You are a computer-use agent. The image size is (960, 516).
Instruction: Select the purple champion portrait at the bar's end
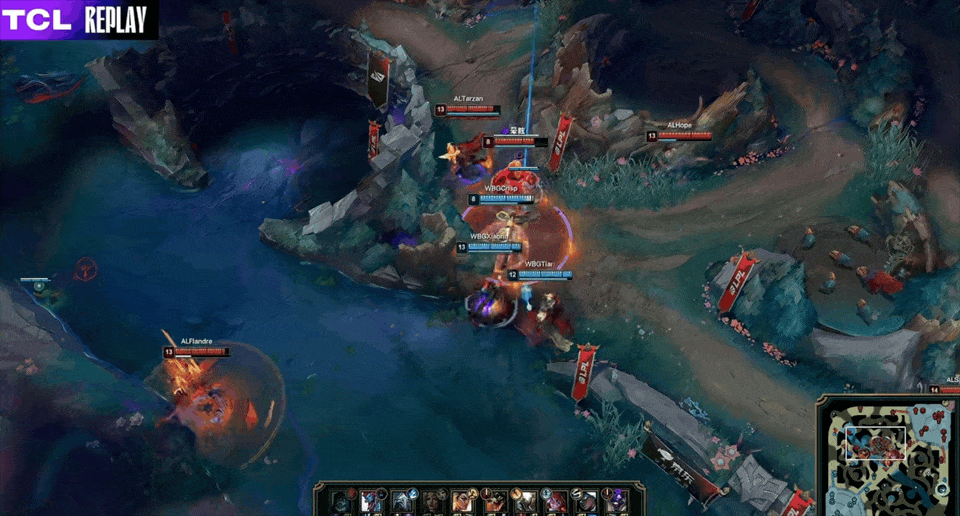(616, 502)
